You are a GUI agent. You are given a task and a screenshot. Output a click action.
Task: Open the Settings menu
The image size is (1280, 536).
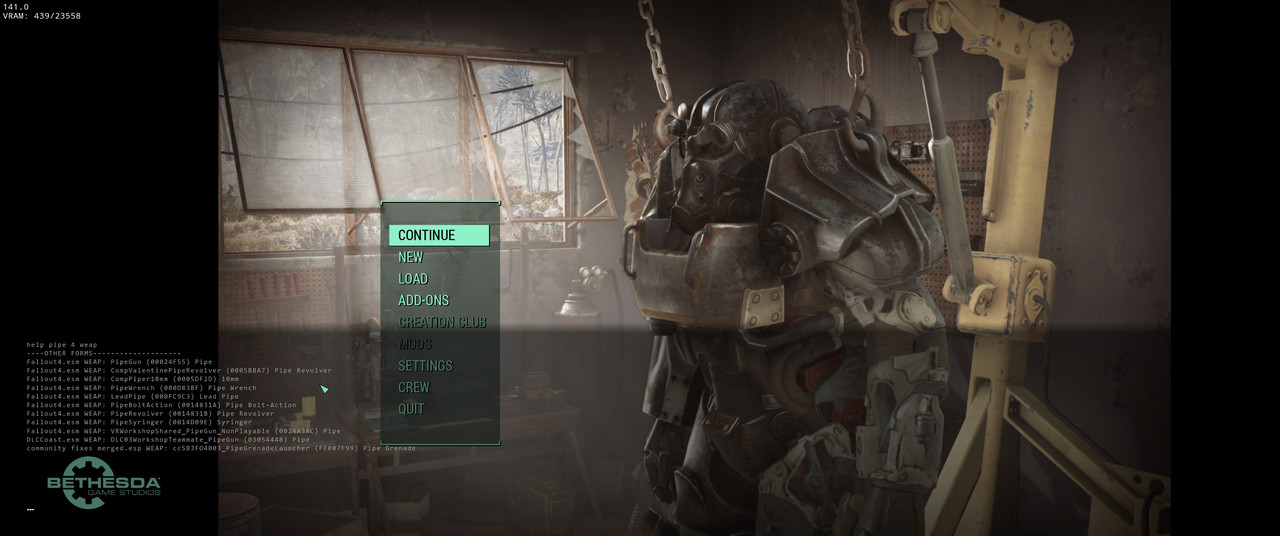[x=425, y=366]
